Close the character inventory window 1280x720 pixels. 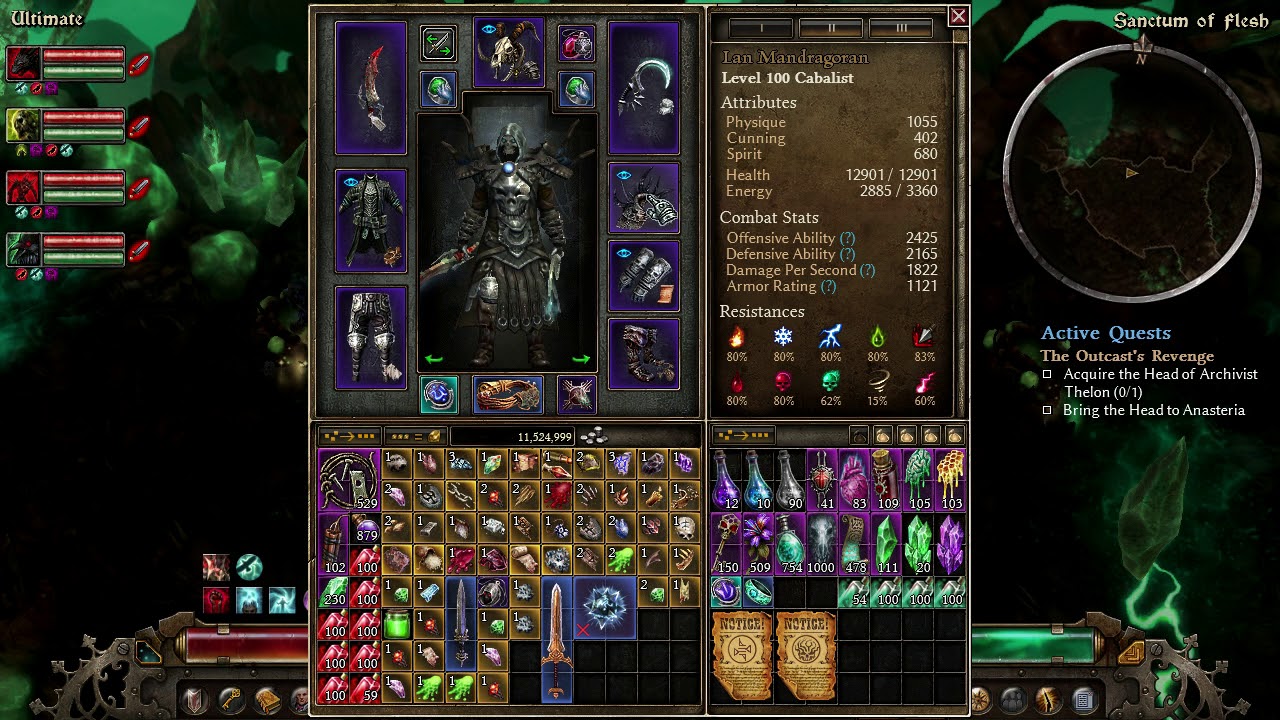point(958,16)
